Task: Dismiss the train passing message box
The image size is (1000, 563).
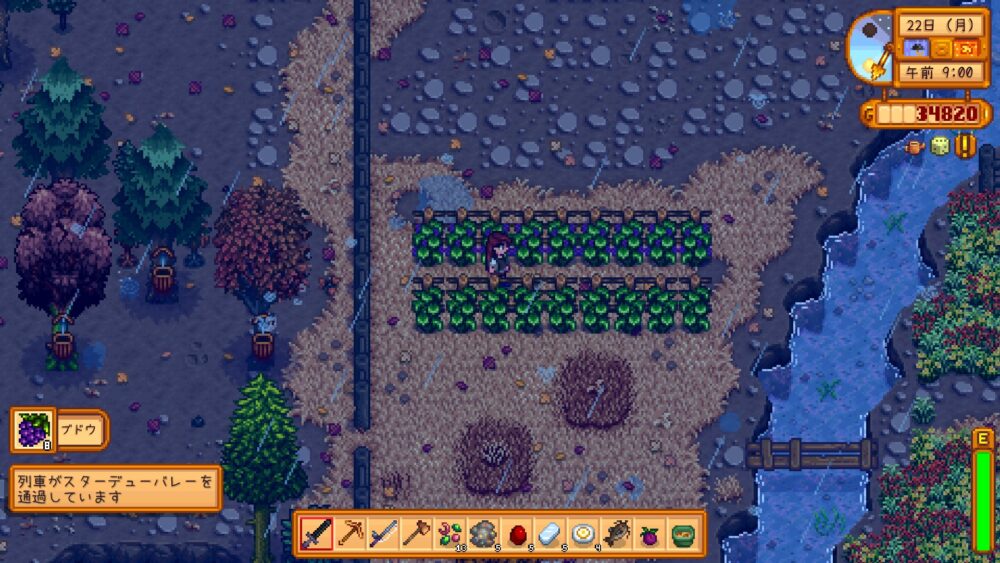Action: coord(115,488)
